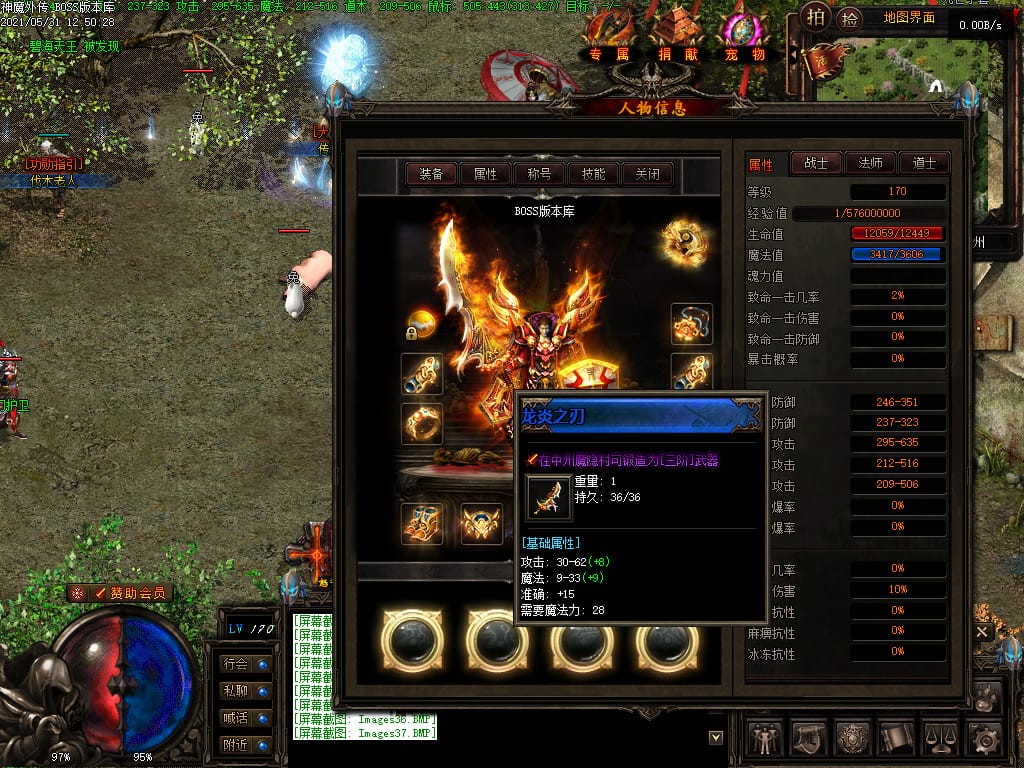Show the 称号 titles tab

pyautogui.click(x=539, y=174)
